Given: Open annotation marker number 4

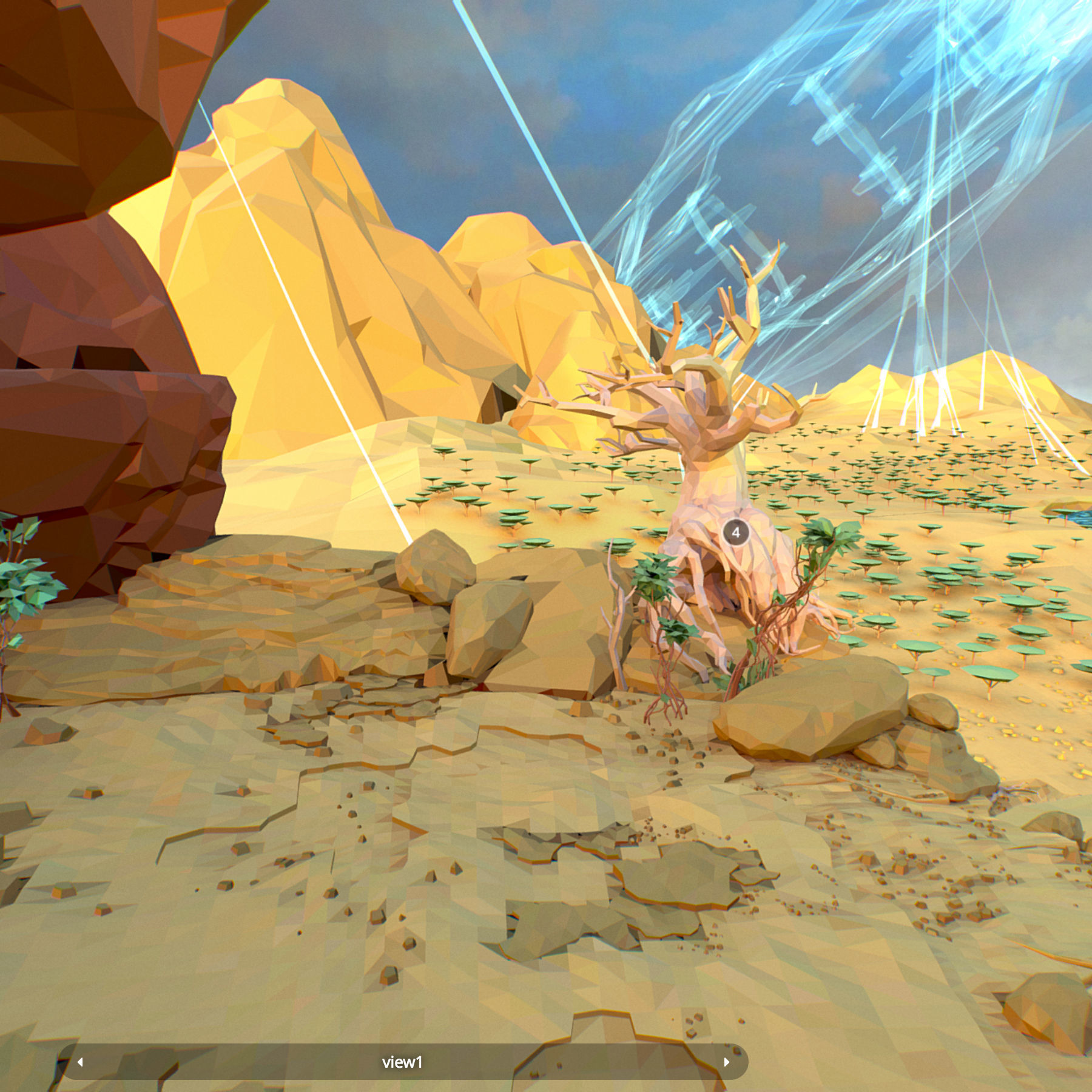Looking at the screenshot, I should click(x=736, y=533).
